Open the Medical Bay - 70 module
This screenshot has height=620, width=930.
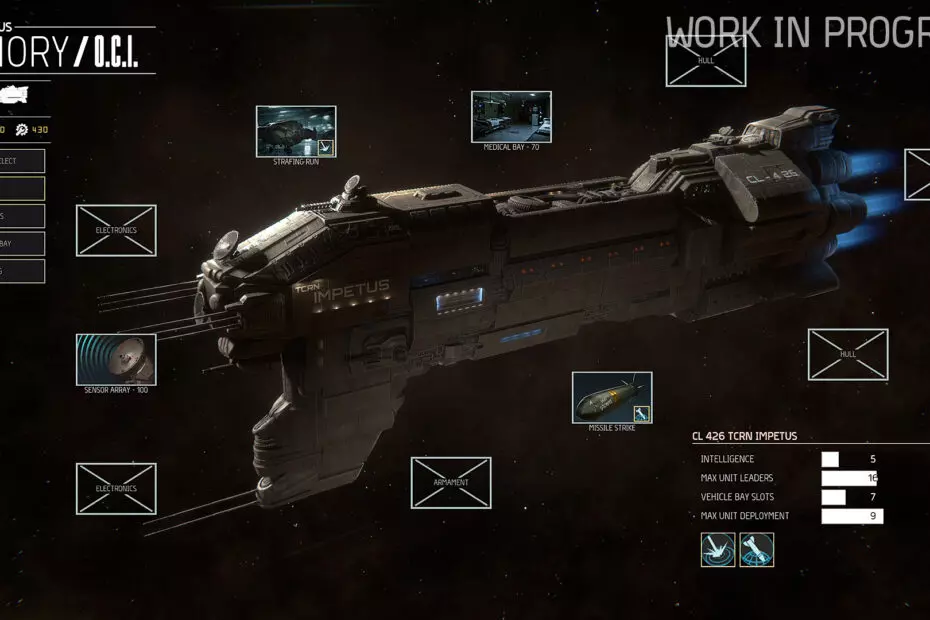pyautogui.click(x=511, y=117)
